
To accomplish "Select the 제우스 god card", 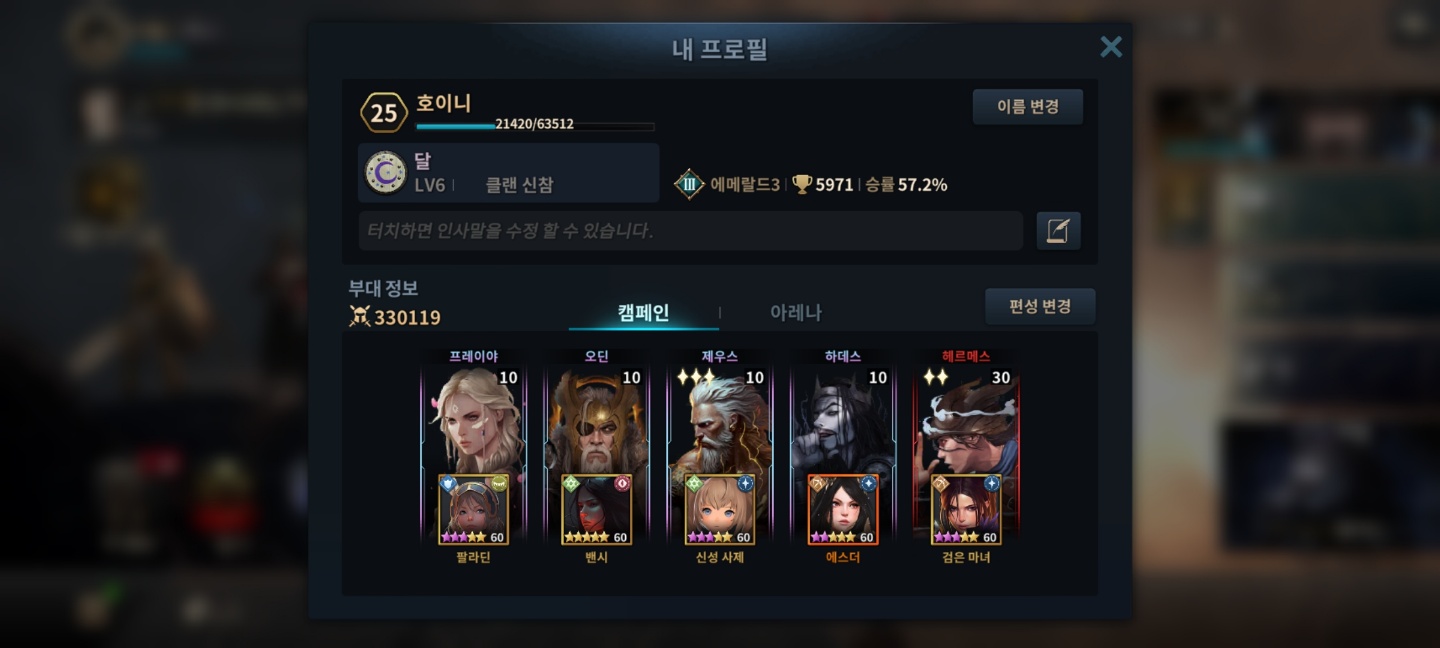I will pyautogui.click(x=719, y=420).
